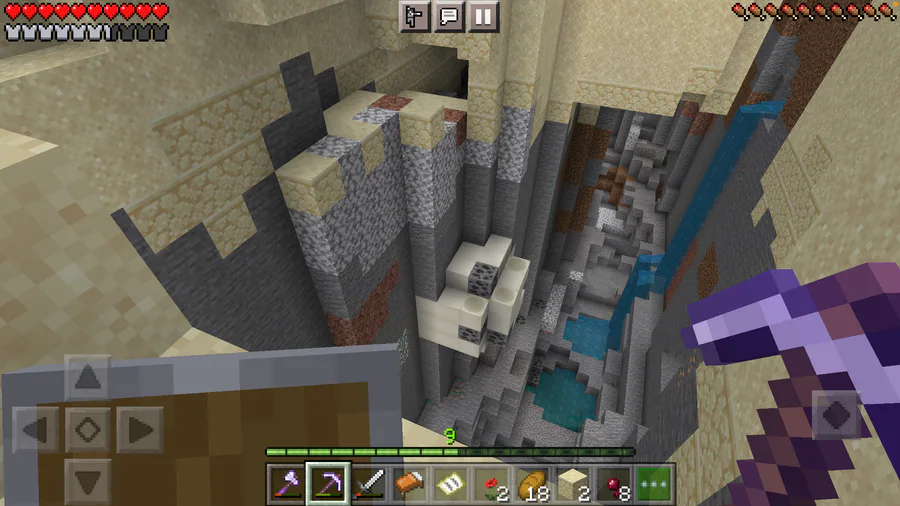
Task: Tap the strafe right arrow
Action: 139,431
